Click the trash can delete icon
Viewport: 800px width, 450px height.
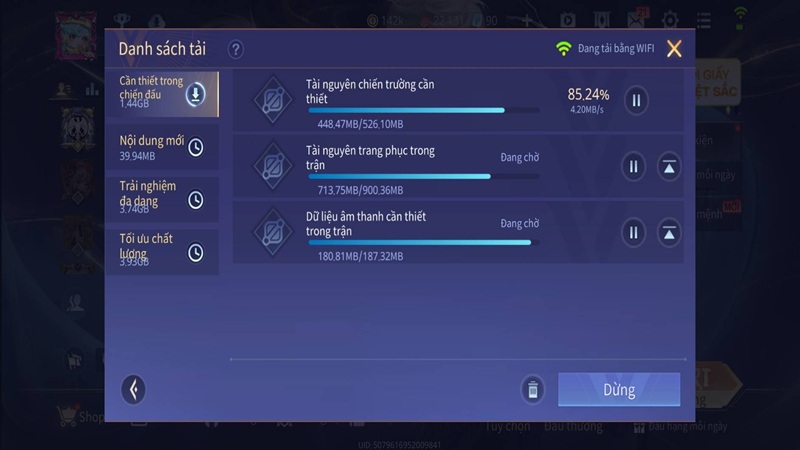533,389
